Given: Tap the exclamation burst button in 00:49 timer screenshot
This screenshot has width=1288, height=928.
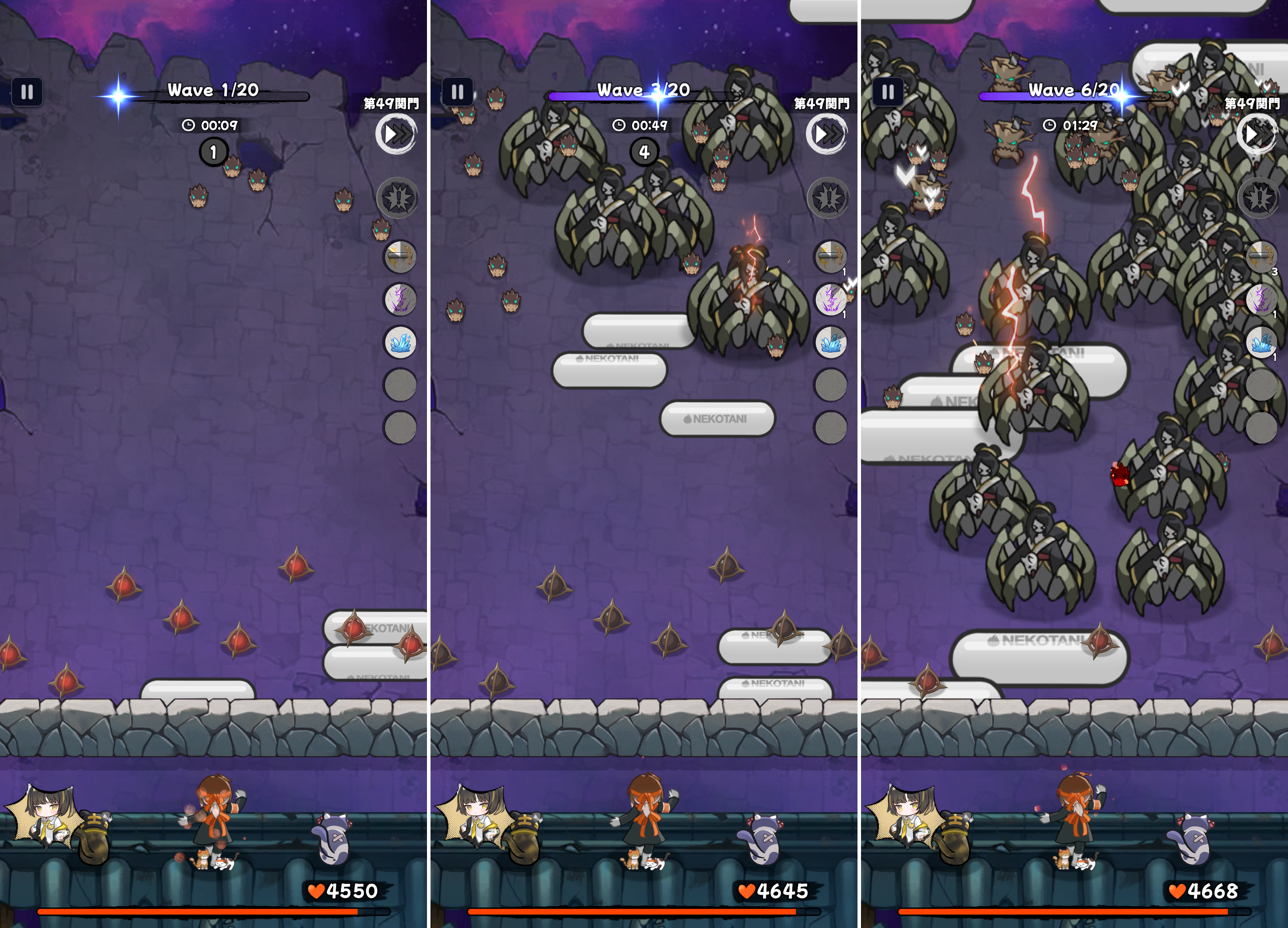Looking at the screenshot, I should pos(828,198).
